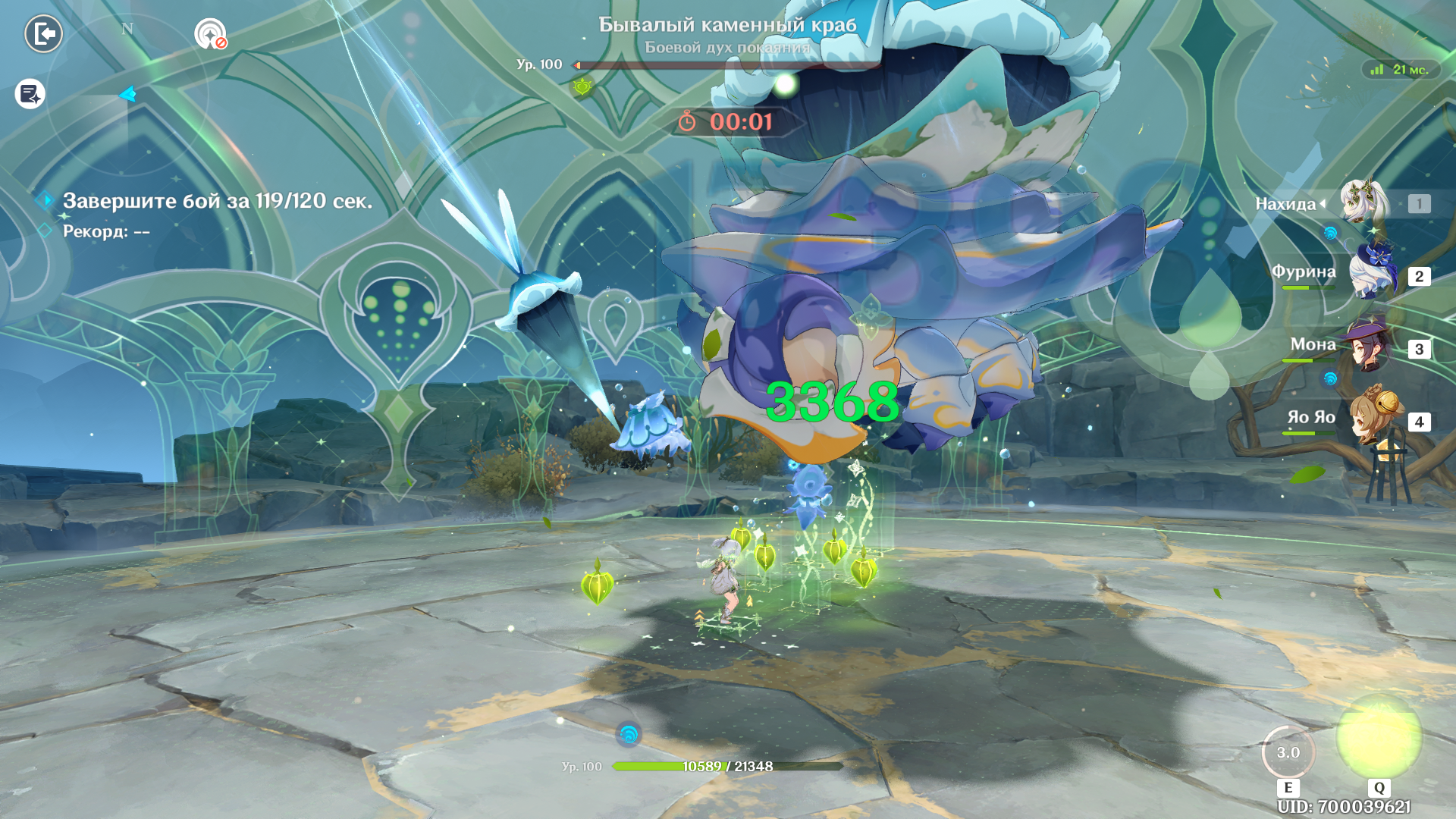Toggle the elemental sight icon
Viewport: 1456px width, 819px height.
click(x=210, y=34)
